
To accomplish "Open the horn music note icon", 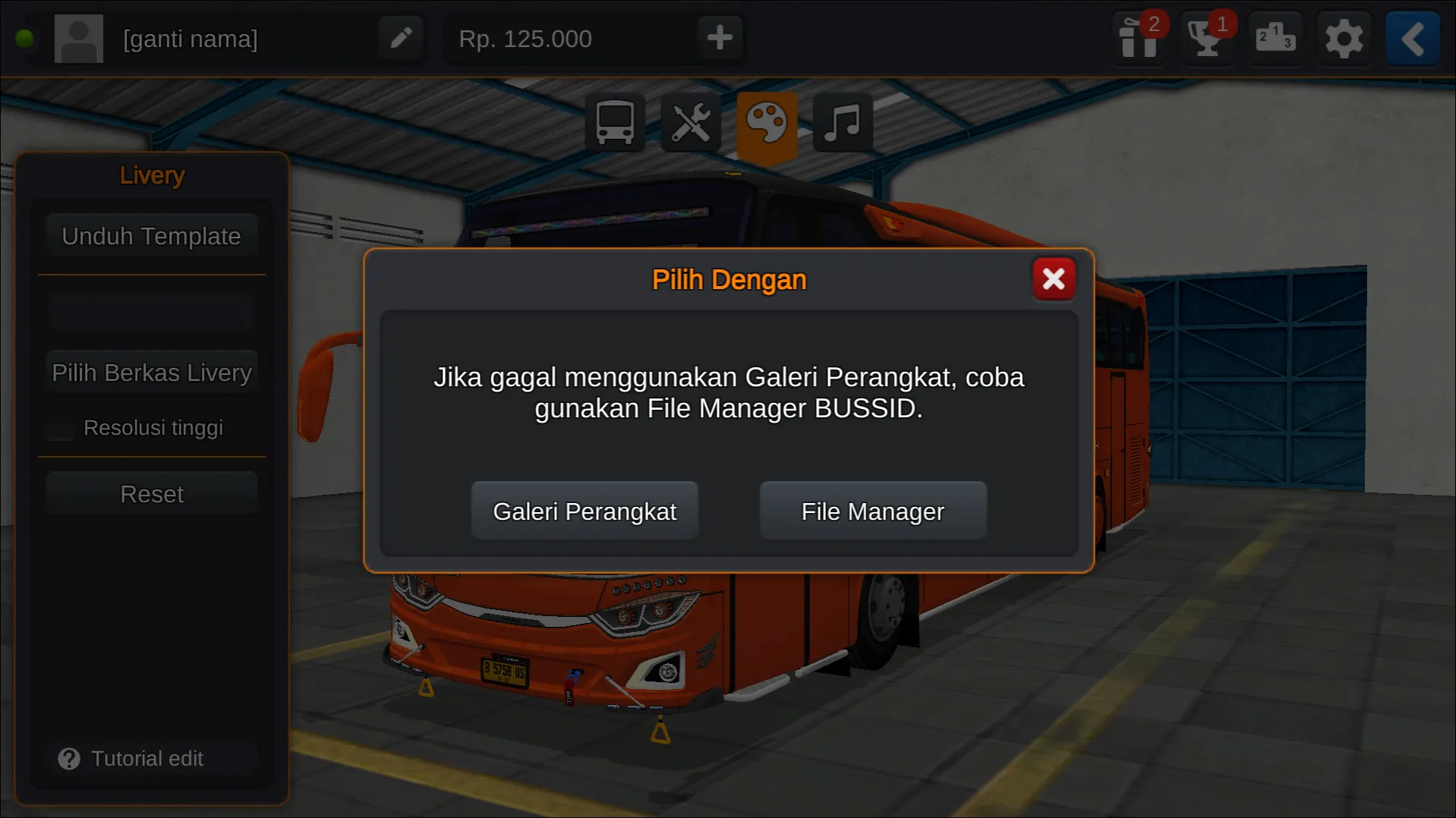I will (841, 121).
